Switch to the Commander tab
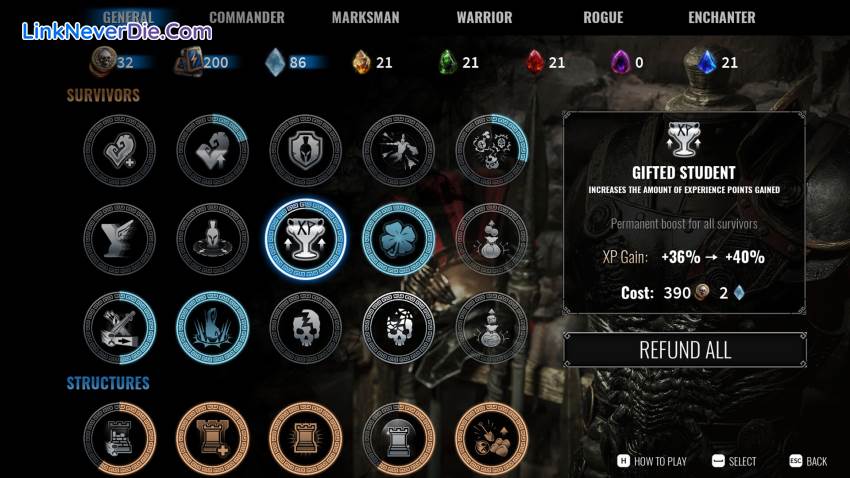 point(246,17)
